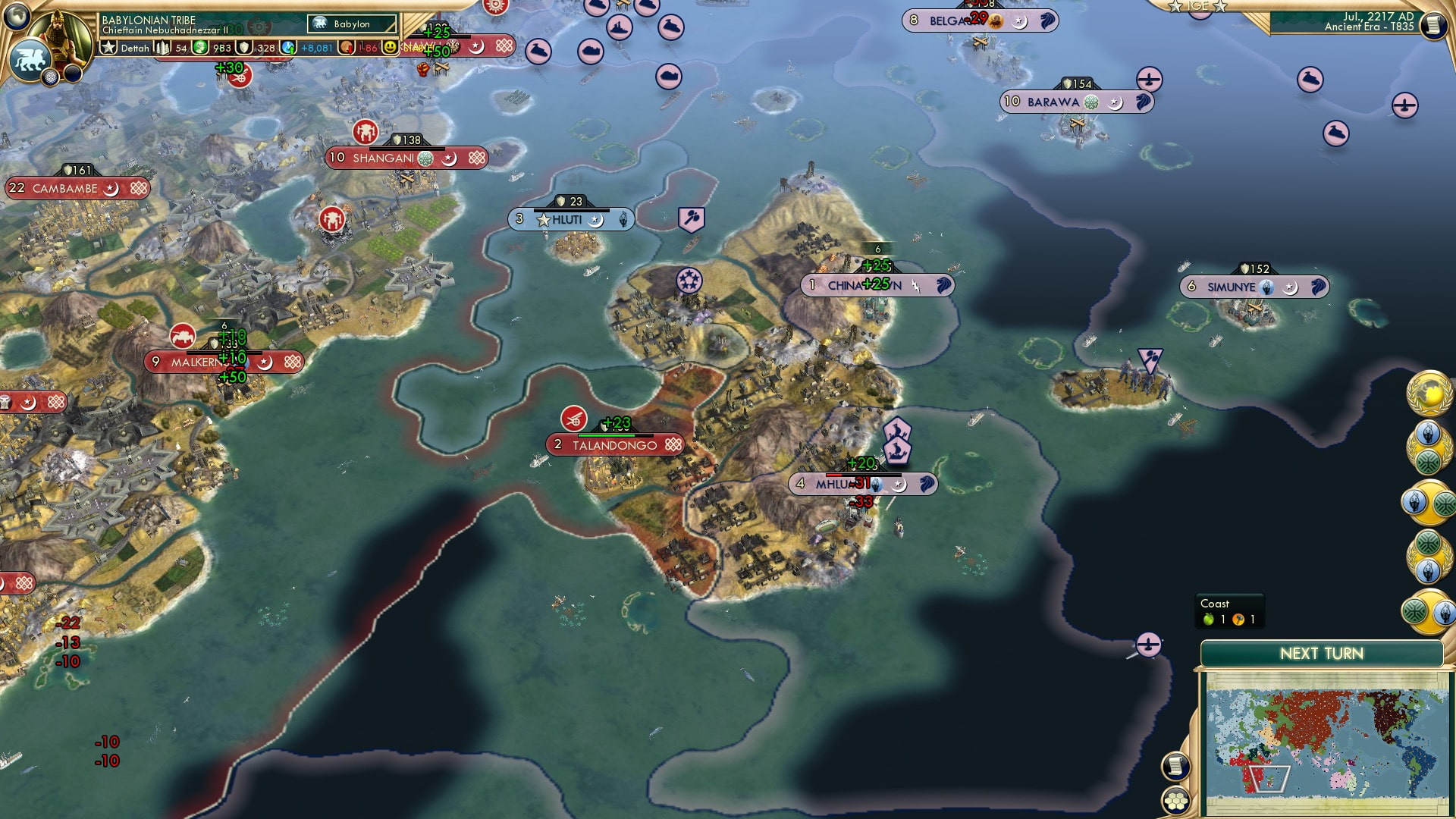
Task: Click the hex grid icon in bottom right corner
Action: pyautogui.click(x=1175, y=801)
